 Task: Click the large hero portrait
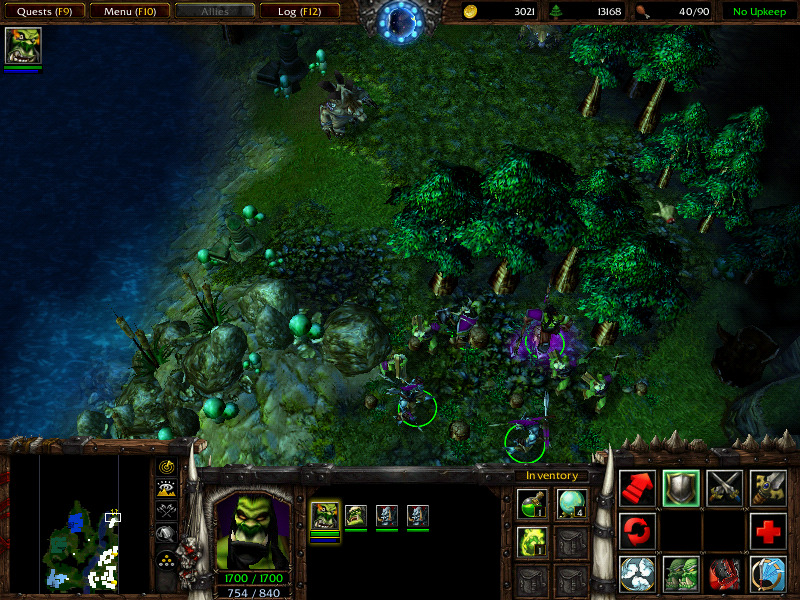253,530
